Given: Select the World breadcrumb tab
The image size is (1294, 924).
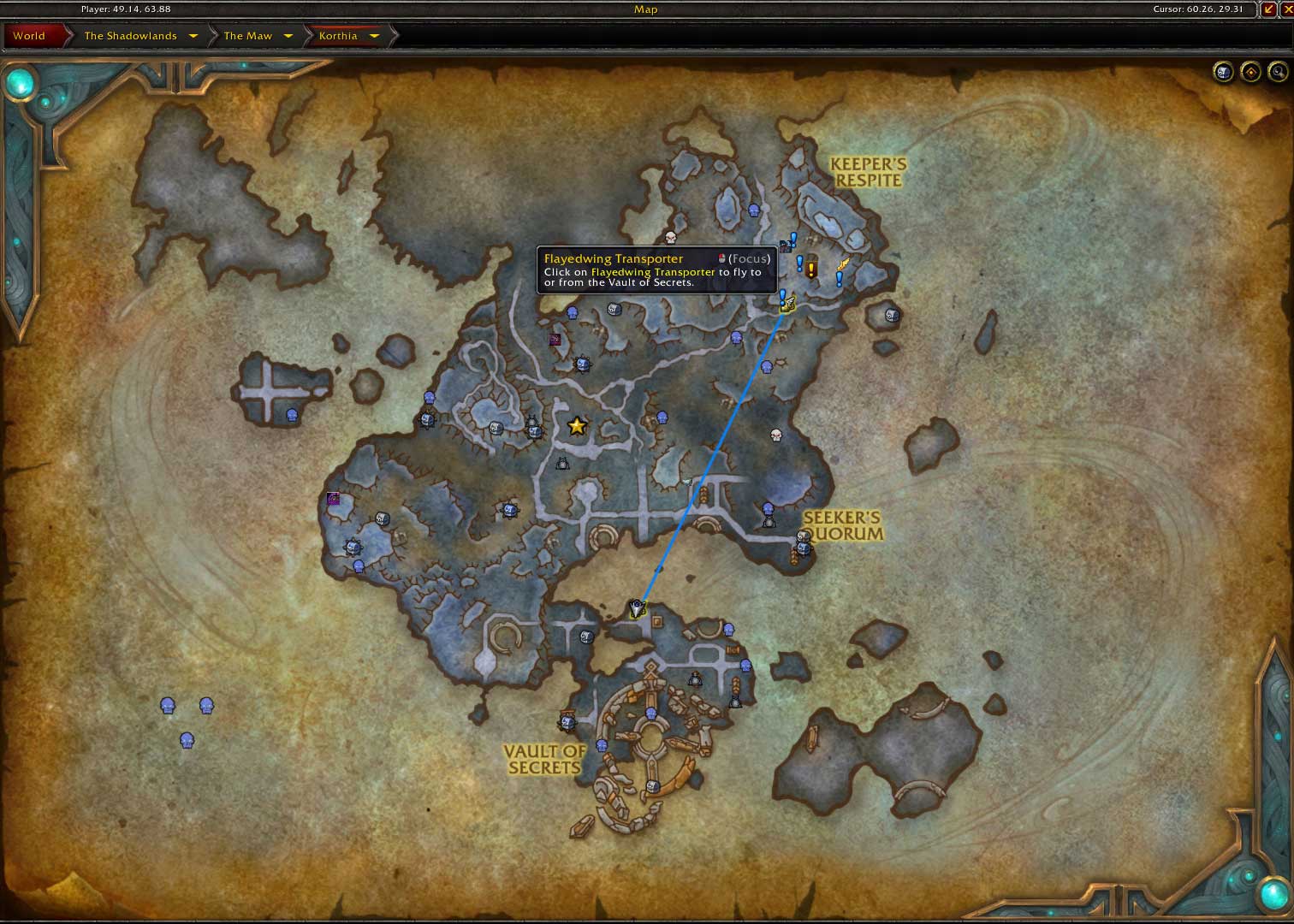Looking at the screenshot, I should 29,36.
